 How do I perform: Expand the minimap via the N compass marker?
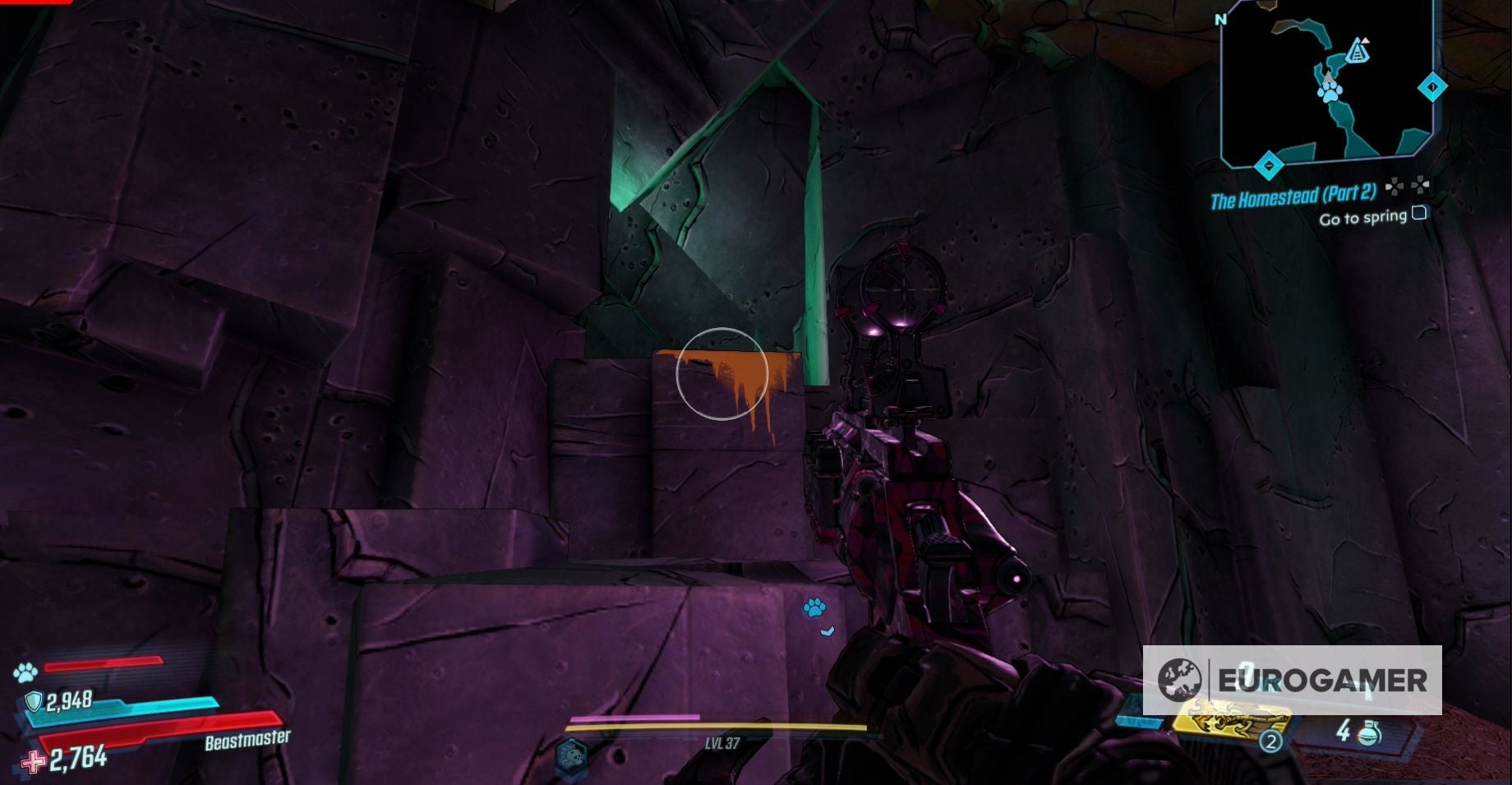click(1219, 19)
